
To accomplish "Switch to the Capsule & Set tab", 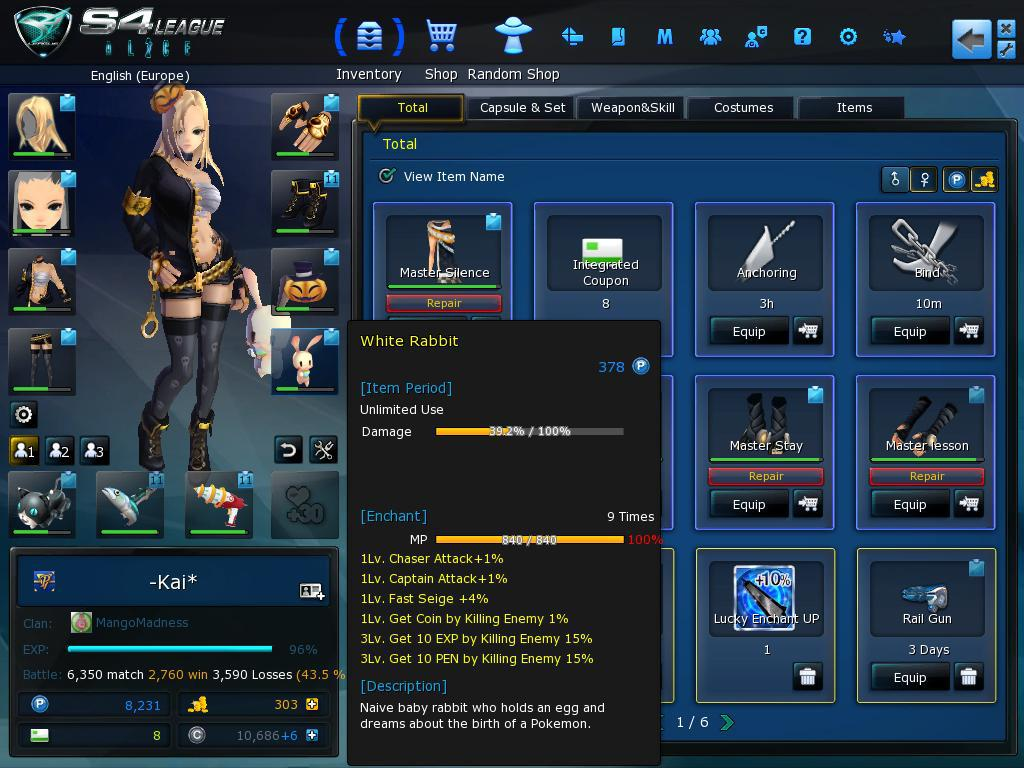I will pyautogui.click(x=522, y=108).
